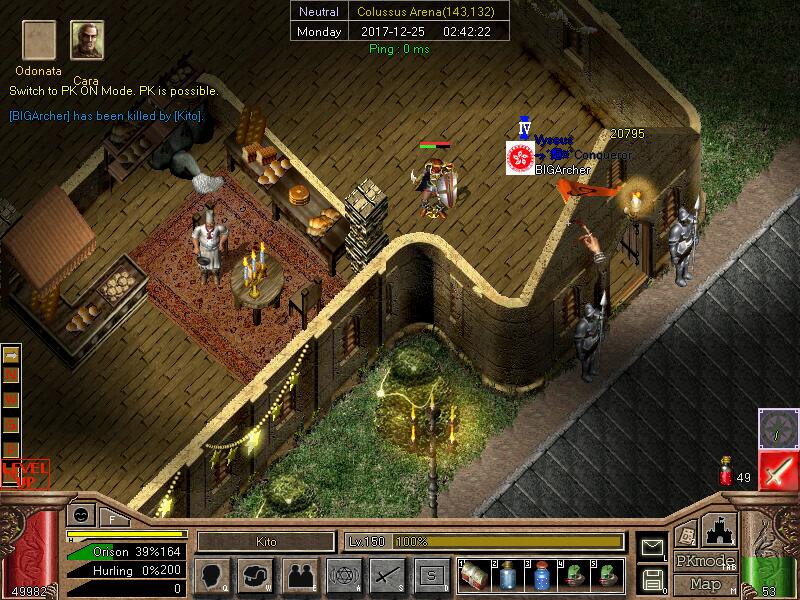Click the LEVEL UP notification

[25, 471]
